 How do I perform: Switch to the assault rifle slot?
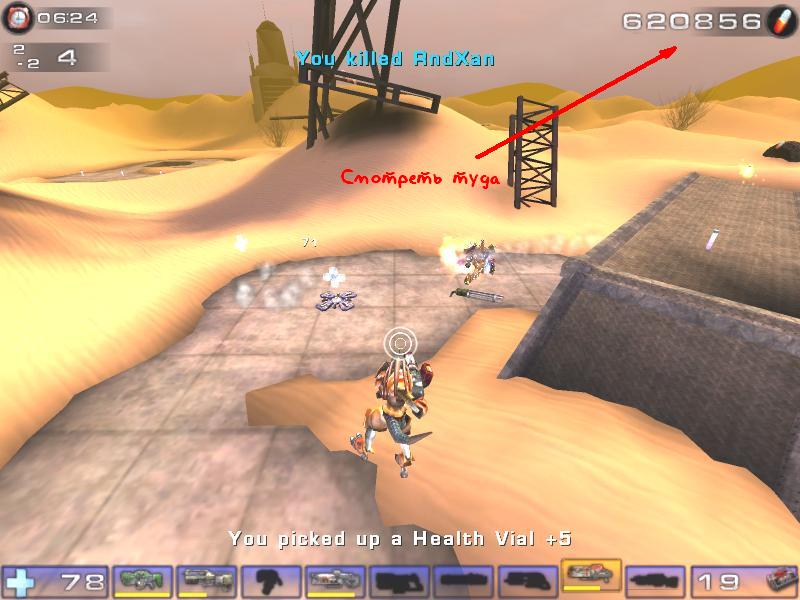[208, 578]
